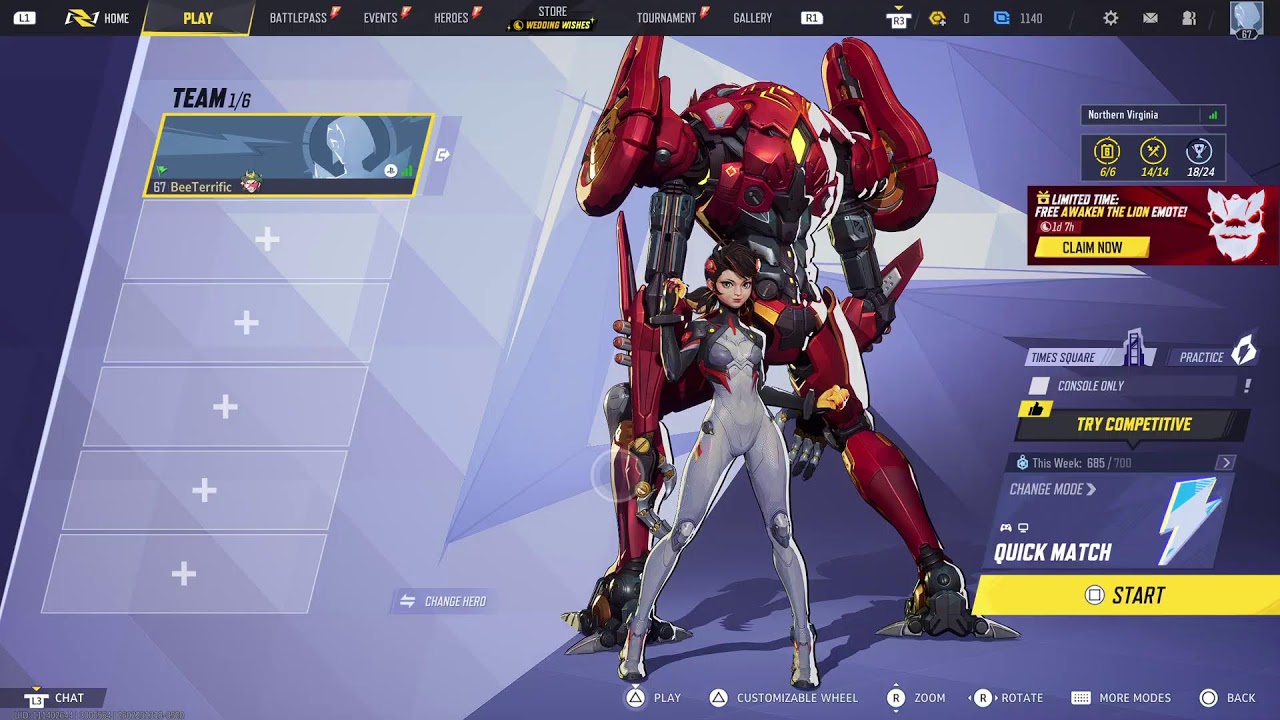1280x720 pixels.
Task: Click Change Mode
Action: [1052, 489]
